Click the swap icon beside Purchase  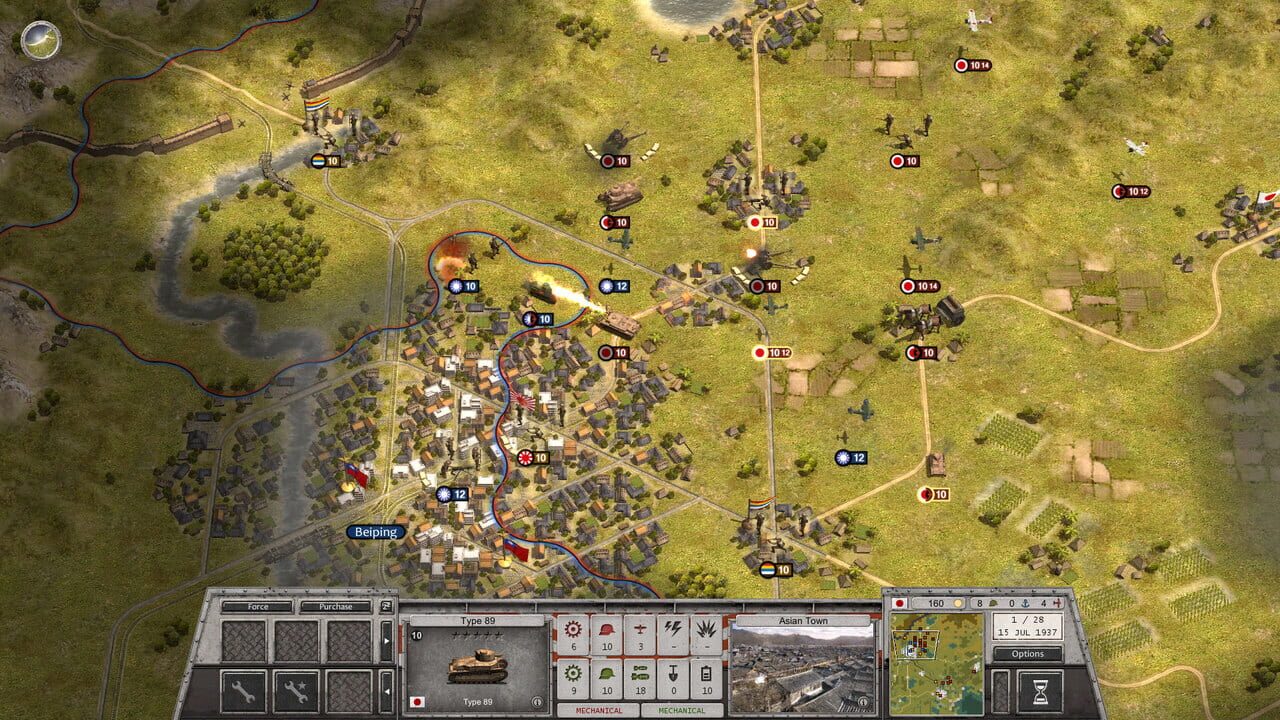coord(386,607)
